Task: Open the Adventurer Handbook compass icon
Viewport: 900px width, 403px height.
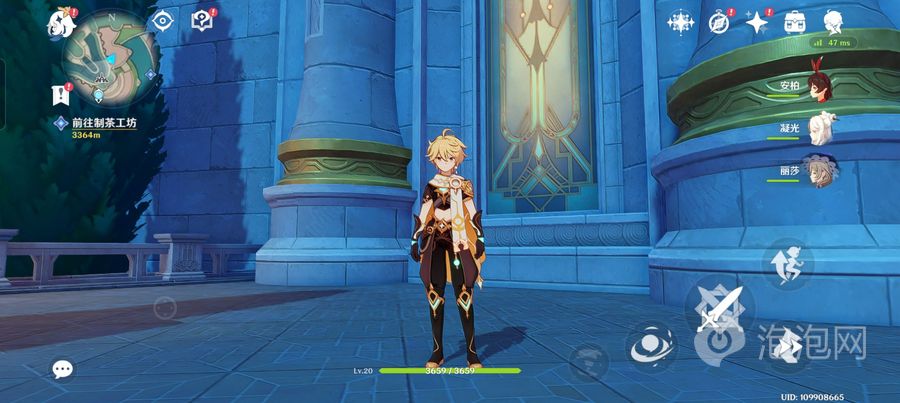Action: pyautogui.click(x=719, y=22)
